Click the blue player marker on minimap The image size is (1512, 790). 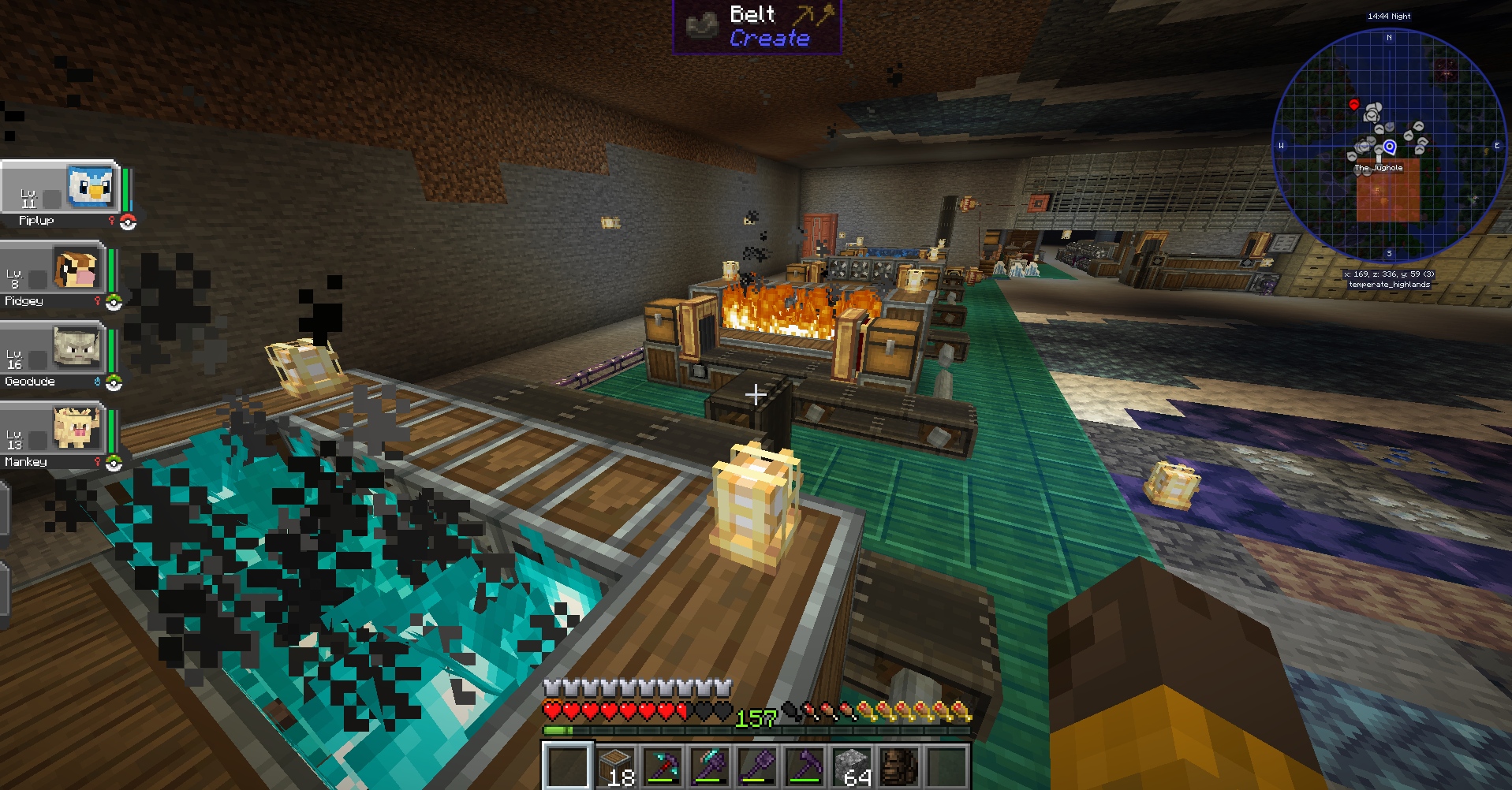(x=1390, y=147)
